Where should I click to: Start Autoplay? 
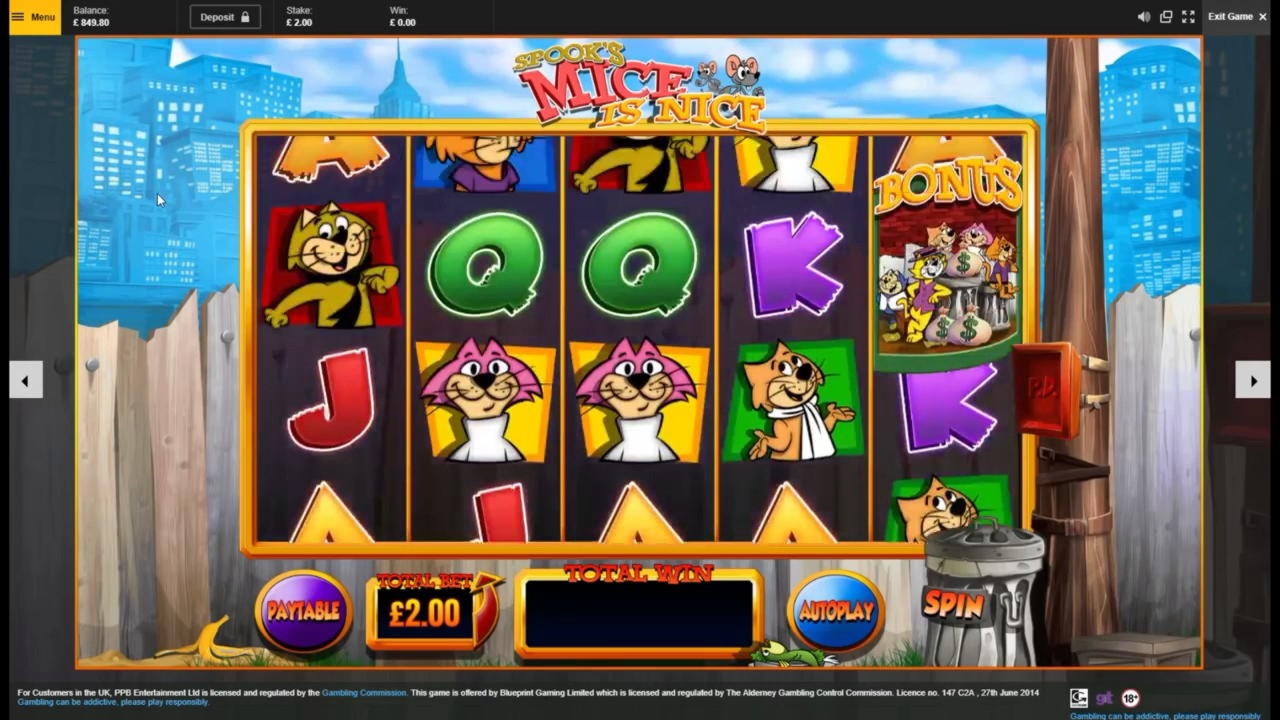point(836,611)
